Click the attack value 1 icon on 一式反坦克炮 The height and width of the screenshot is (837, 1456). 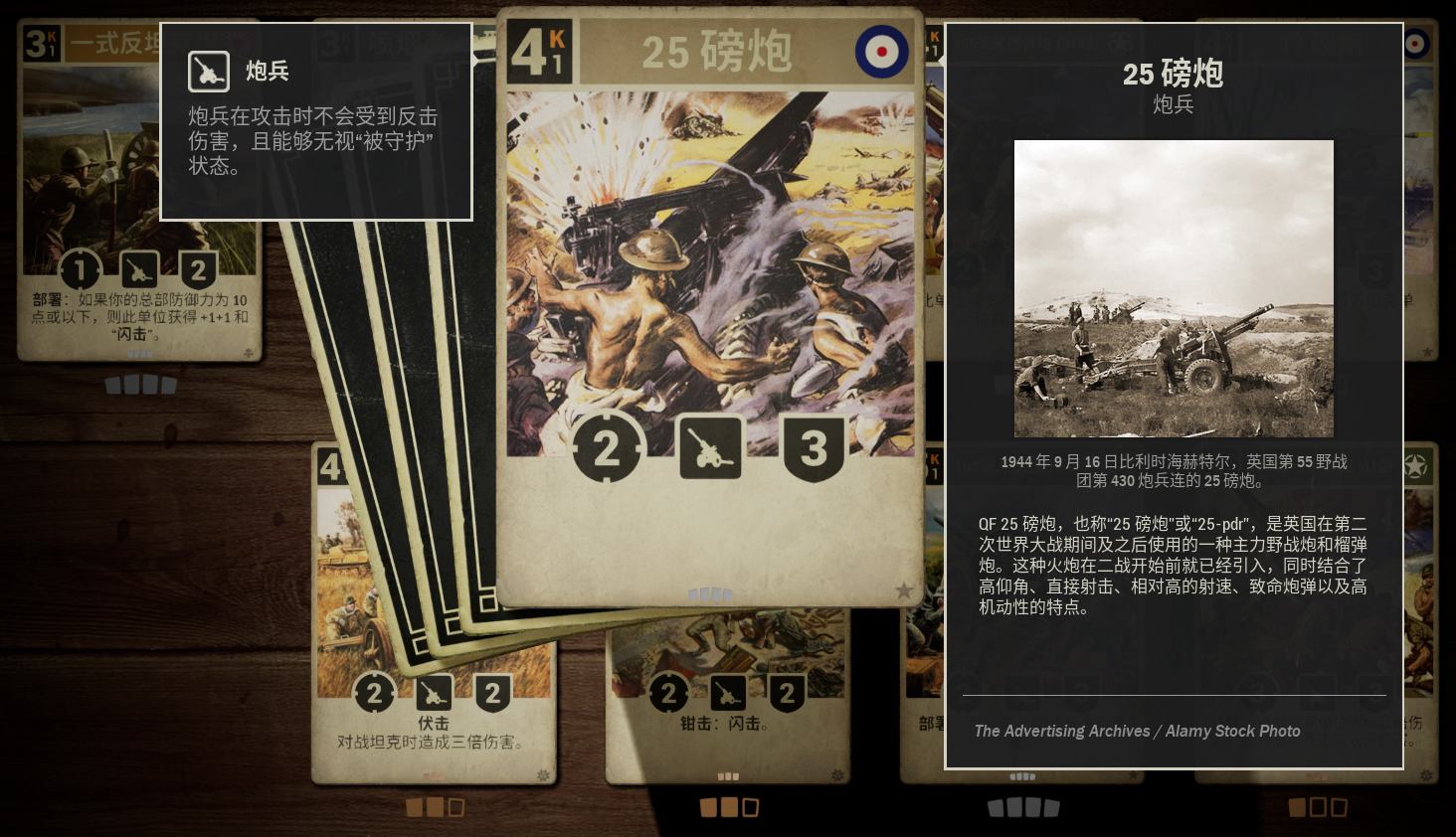(80, 268)
